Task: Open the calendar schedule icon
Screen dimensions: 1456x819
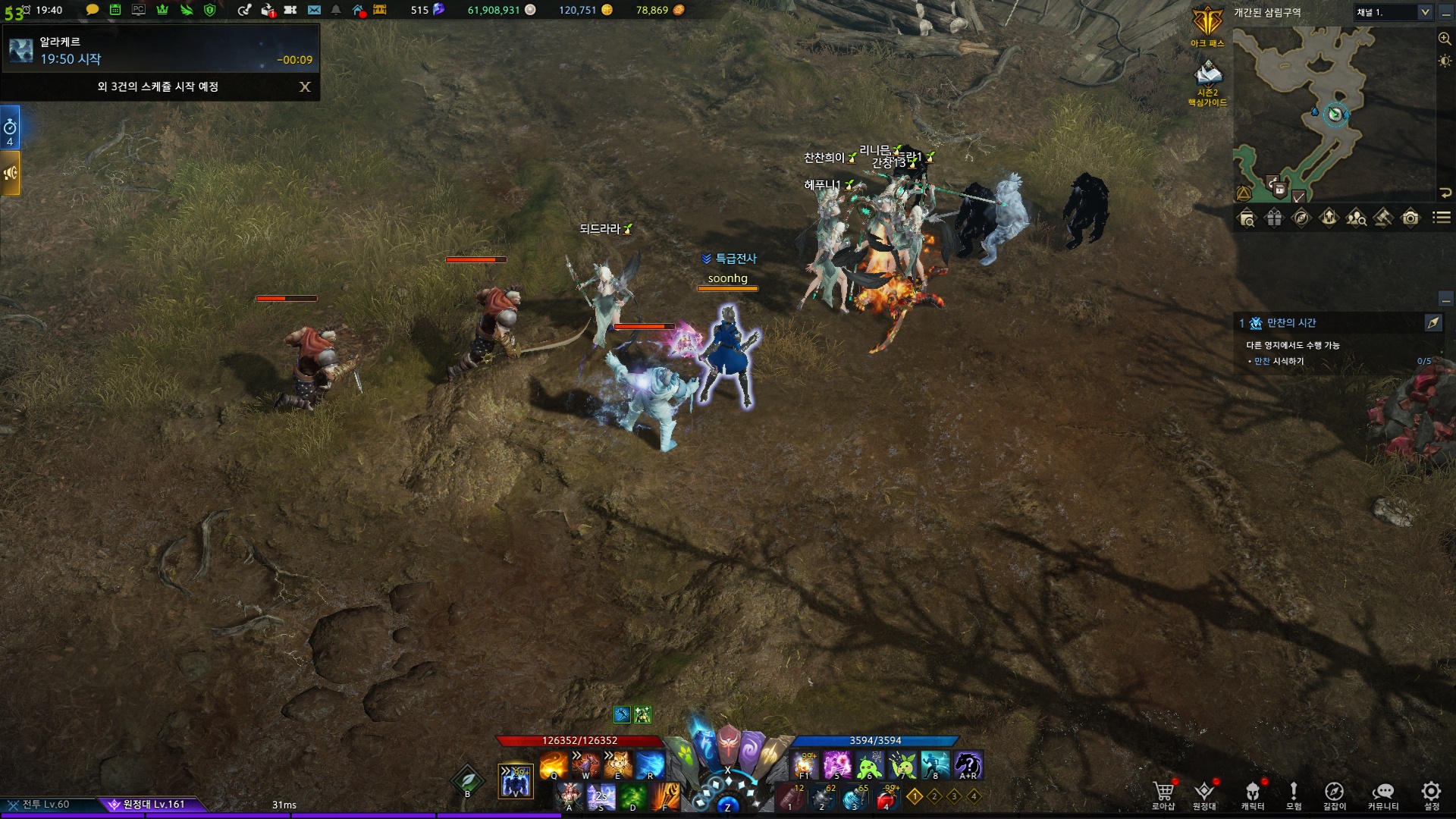Action: (115, 10)
